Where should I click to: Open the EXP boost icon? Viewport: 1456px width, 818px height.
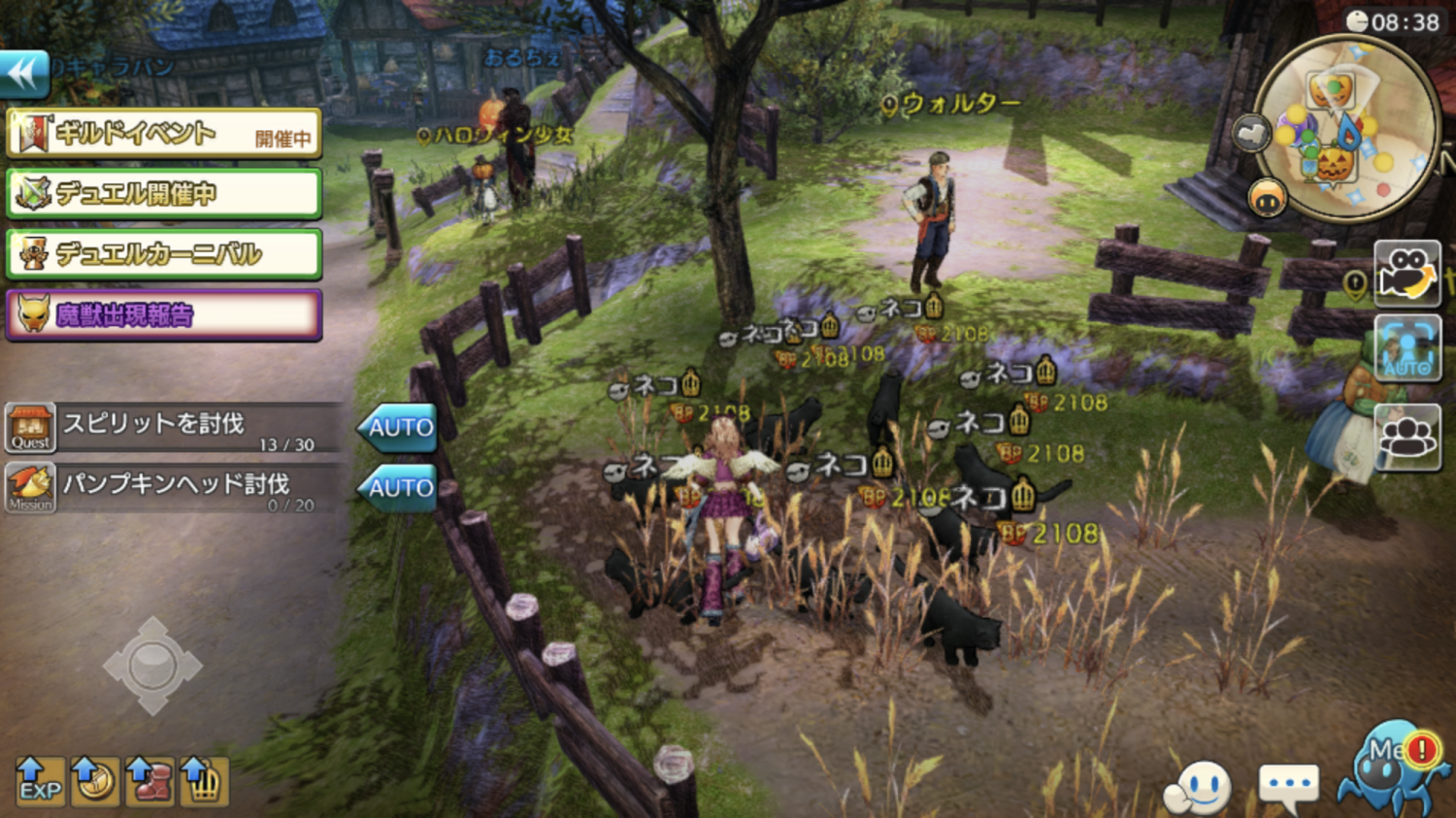(x=40, y=781)
